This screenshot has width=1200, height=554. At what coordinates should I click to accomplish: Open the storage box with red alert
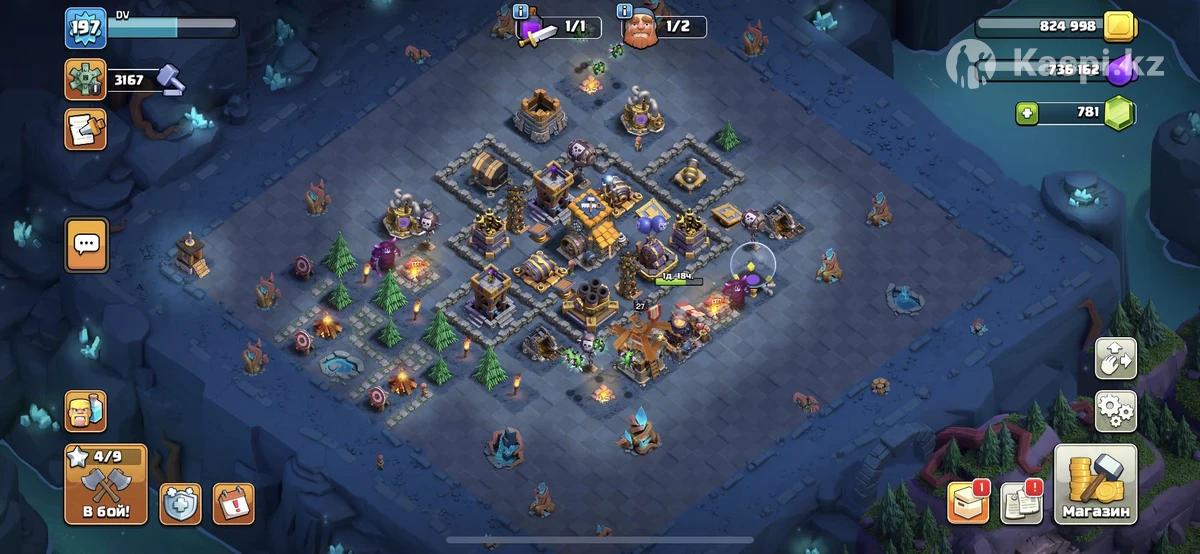pyautogui.click(x=968, y=503)
